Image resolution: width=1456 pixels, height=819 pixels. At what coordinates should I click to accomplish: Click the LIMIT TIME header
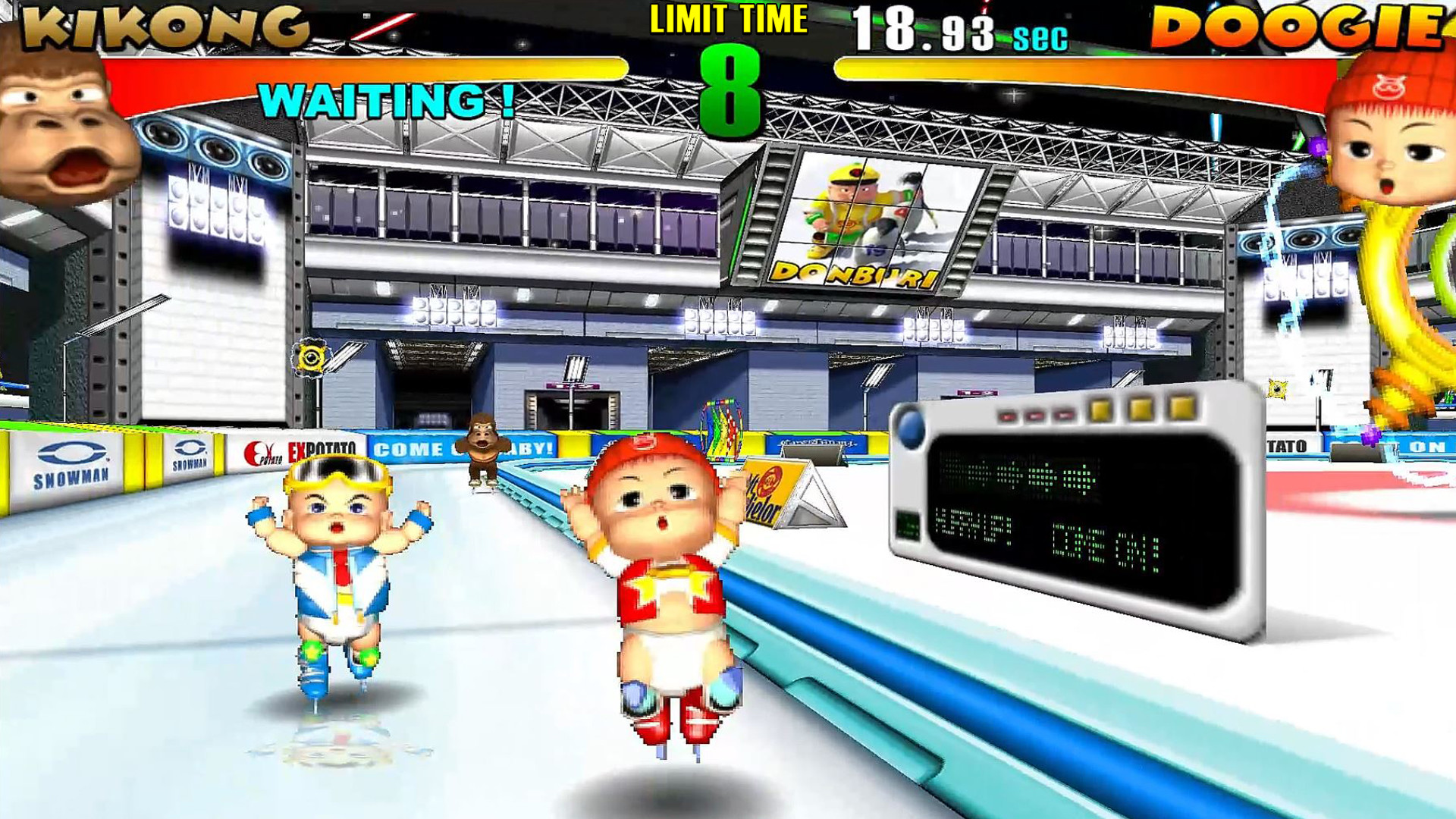730,18
